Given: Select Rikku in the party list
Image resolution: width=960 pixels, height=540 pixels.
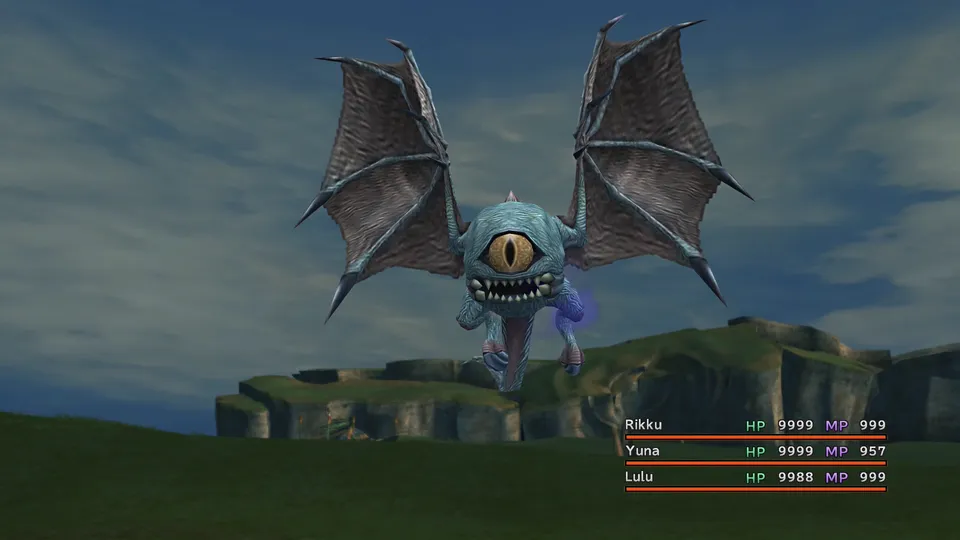Looking at the screenshot, I should pos(644,425).
